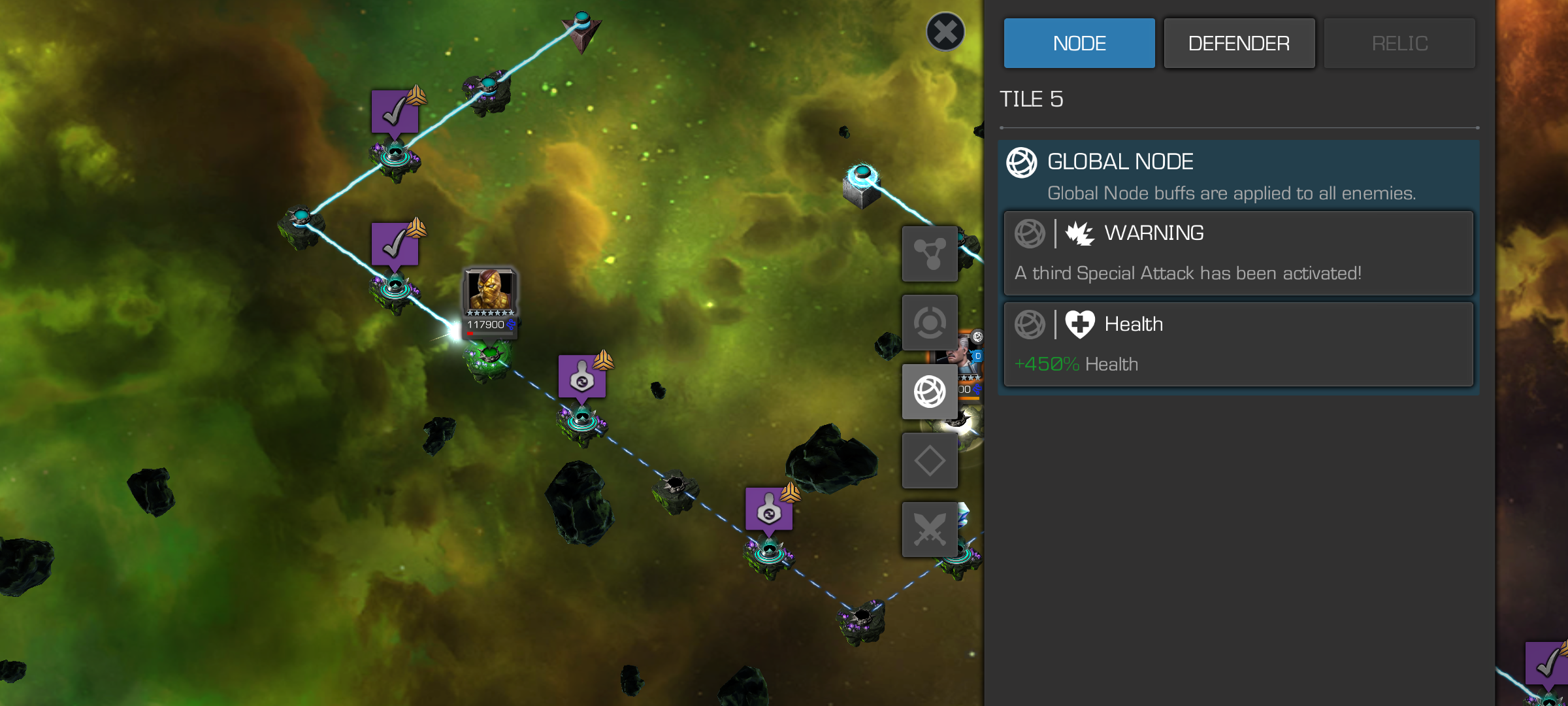Select the global node globe button
1568x706 pixels.
(929, 392)
